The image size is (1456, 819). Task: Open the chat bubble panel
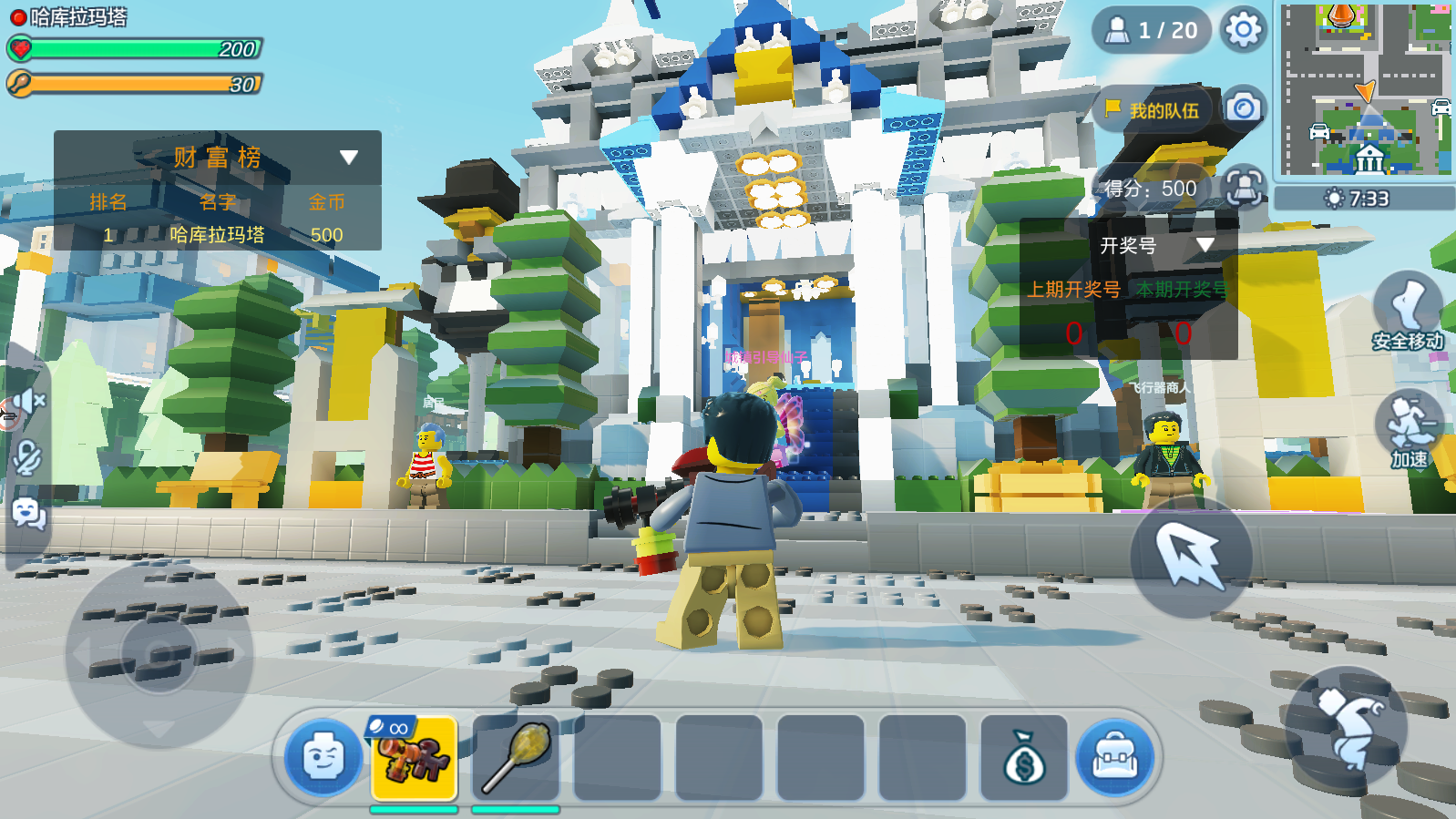tap(28, 515)
